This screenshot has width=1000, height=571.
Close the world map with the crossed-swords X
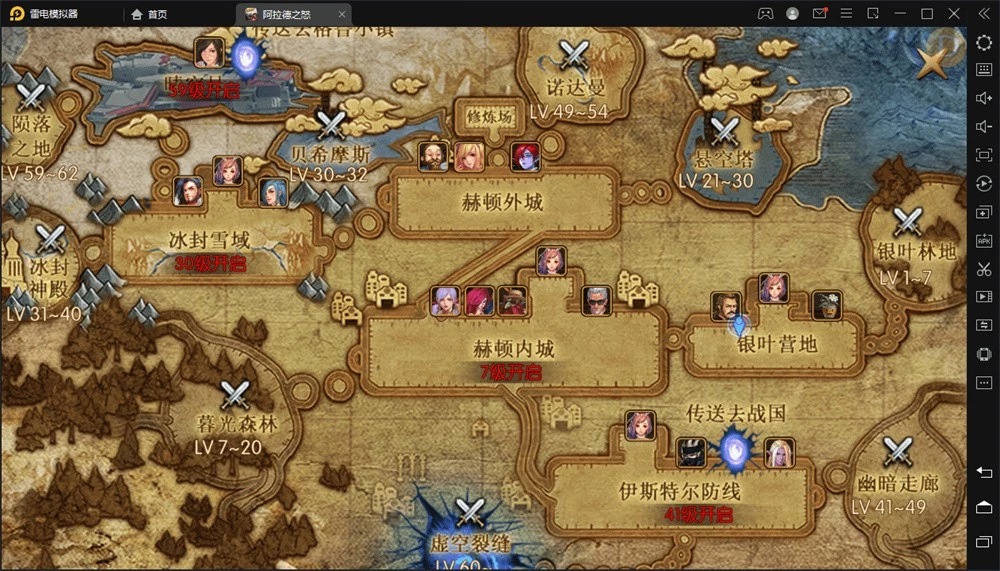pos(933,64)
